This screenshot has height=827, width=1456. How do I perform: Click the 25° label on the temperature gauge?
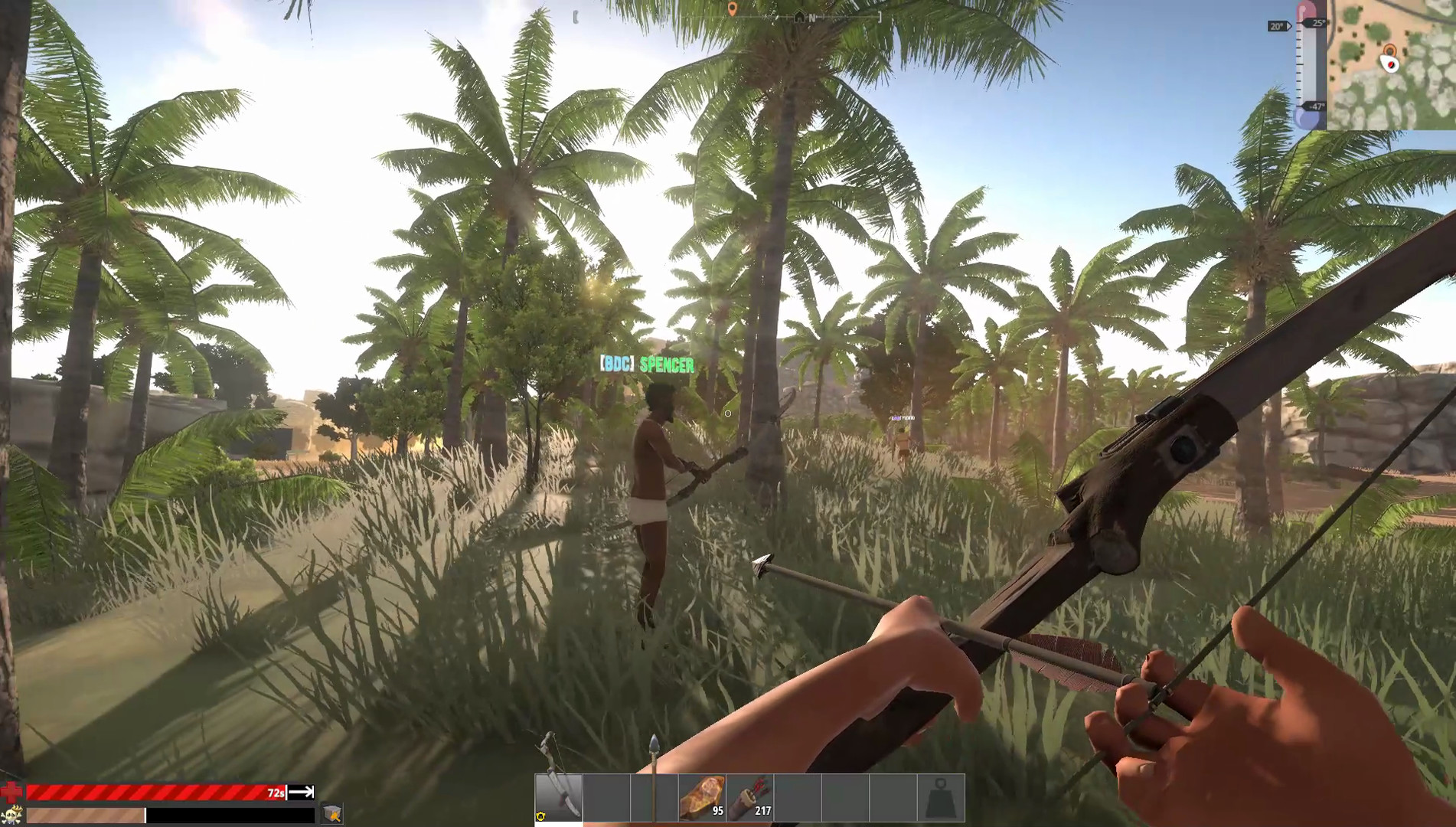(1318, 23)
